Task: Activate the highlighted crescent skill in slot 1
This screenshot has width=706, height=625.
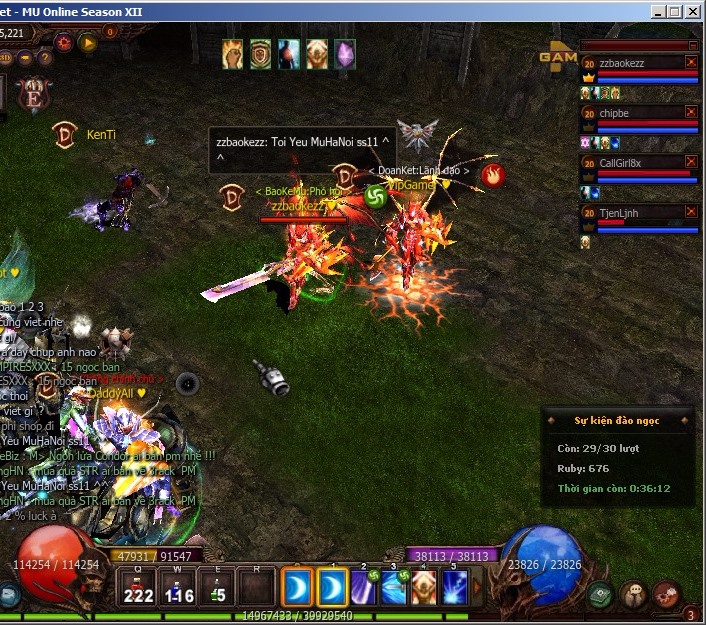Action: click(332, 587)
